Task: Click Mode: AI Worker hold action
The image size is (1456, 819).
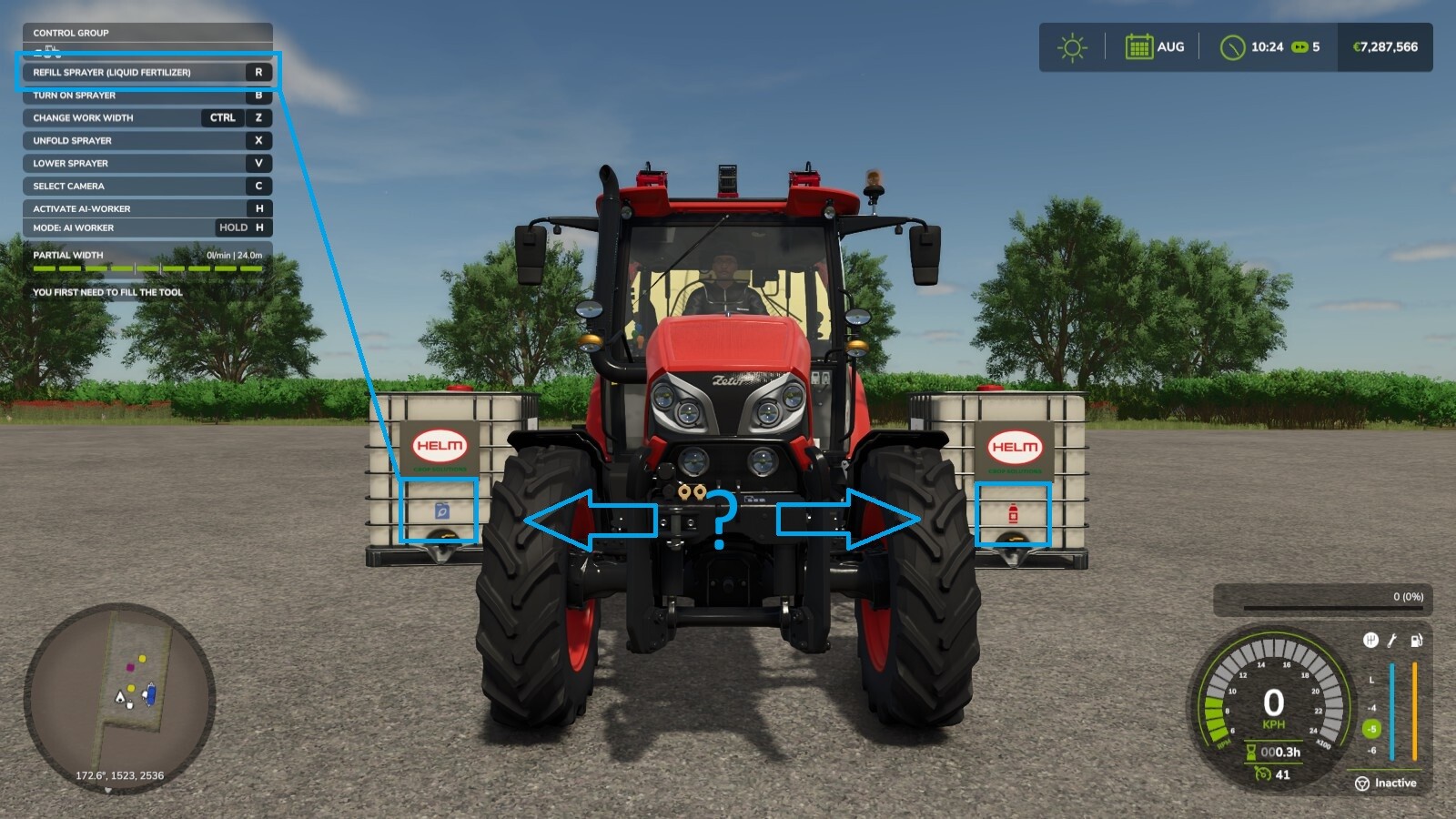Action: click(x=146, y=227)
